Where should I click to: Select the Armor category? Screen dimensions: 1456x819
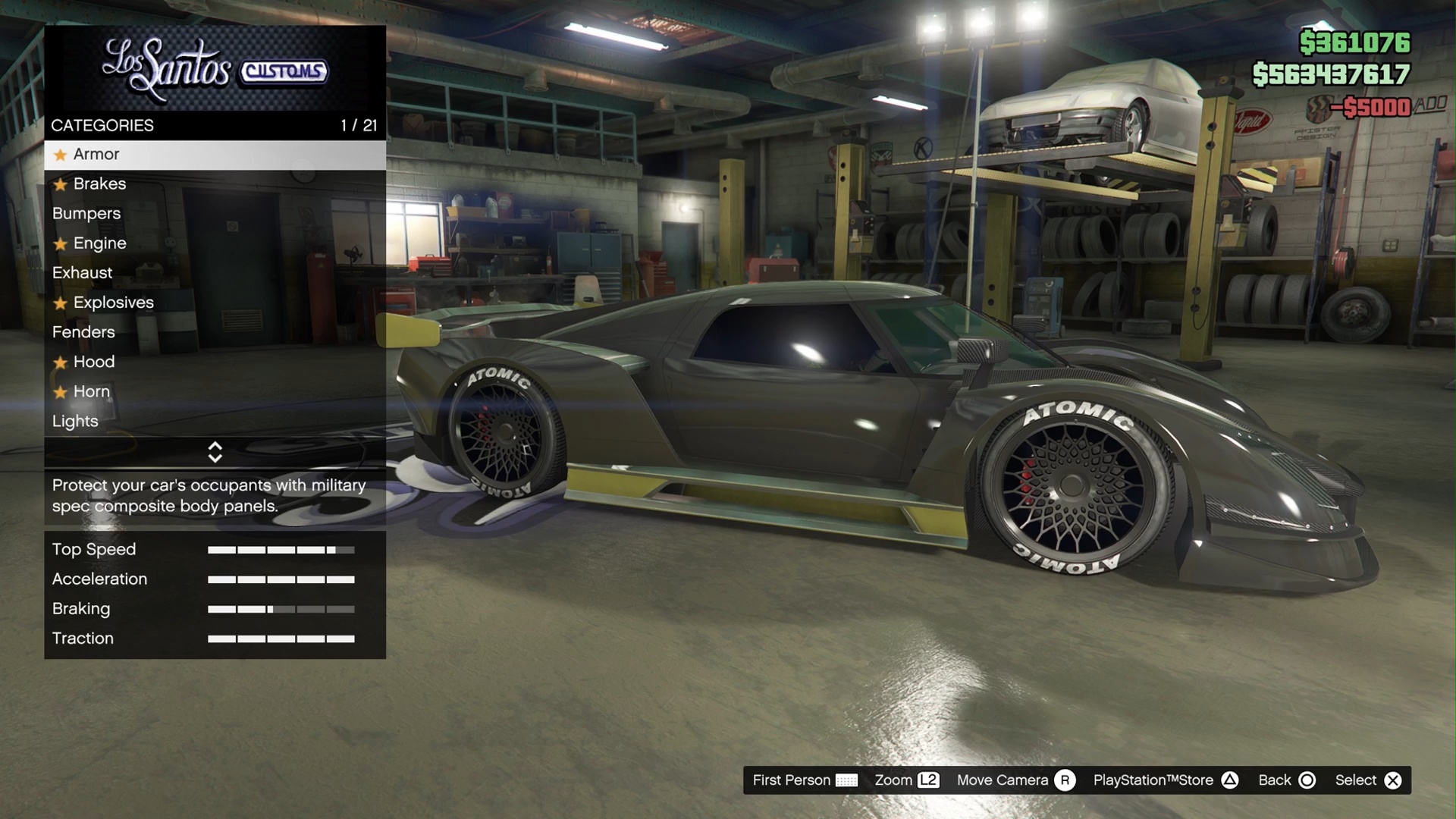point(96,155)
